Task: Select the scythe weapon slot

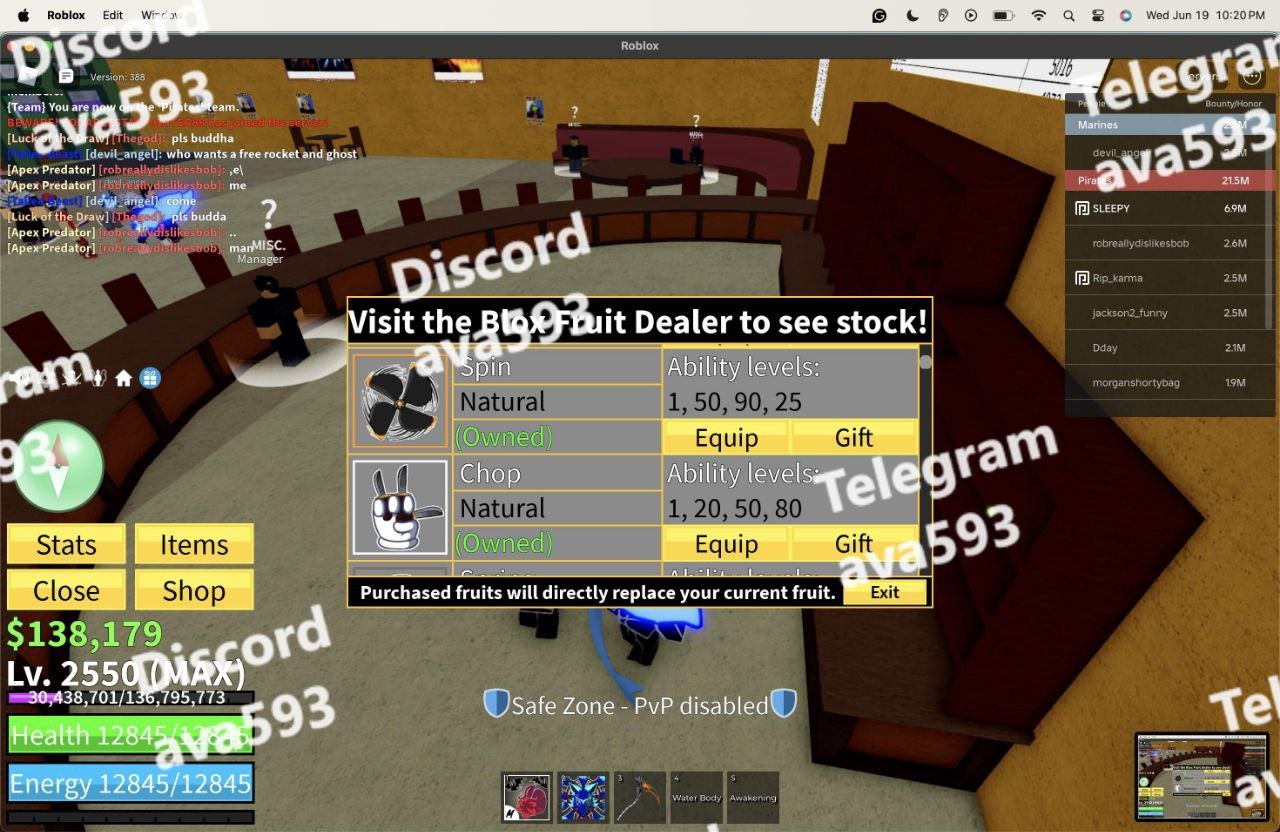Action: (640, 797)
